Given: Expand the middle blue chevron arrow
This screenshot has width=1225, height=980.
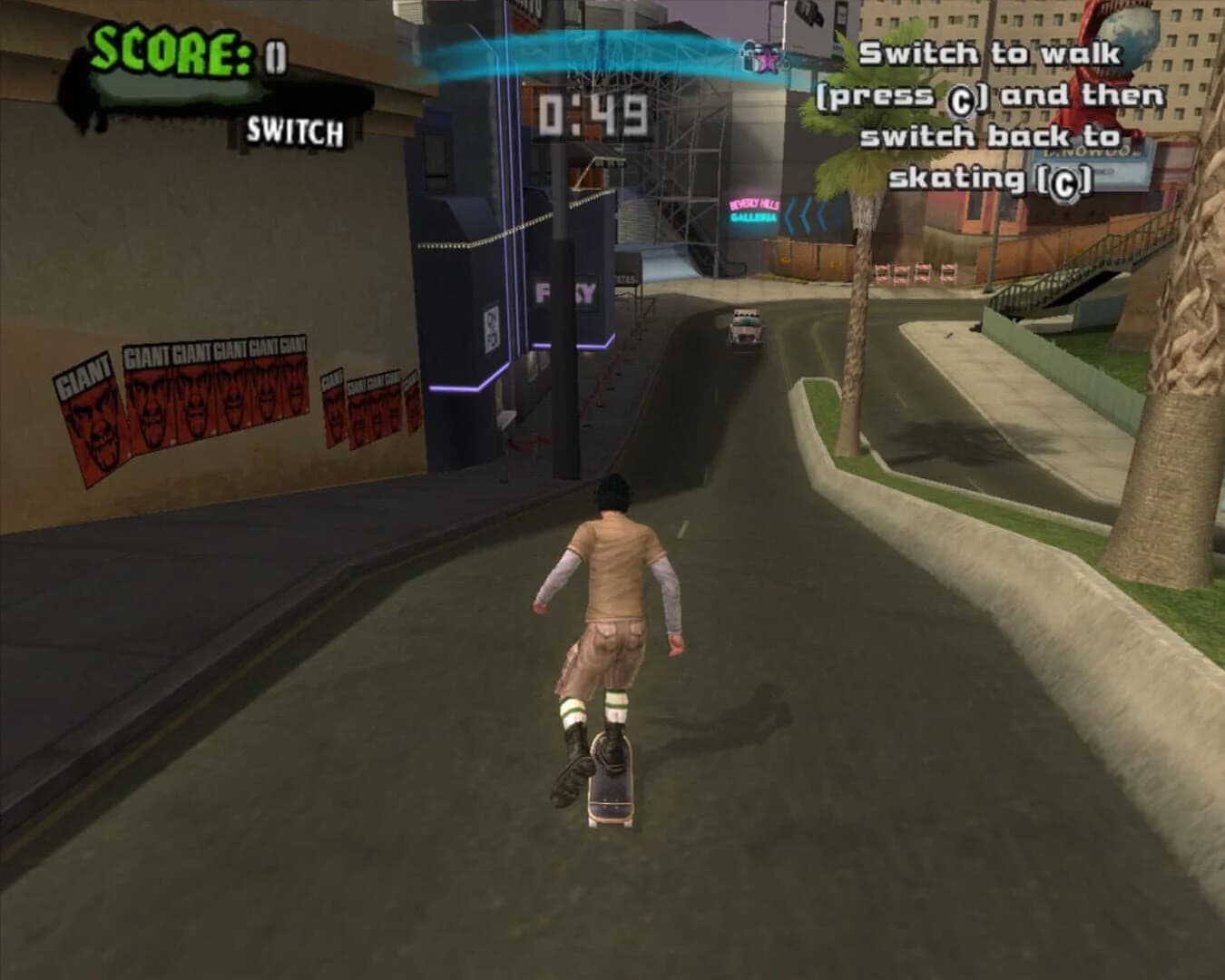Looking at the screenshot, I should [805, 215].
